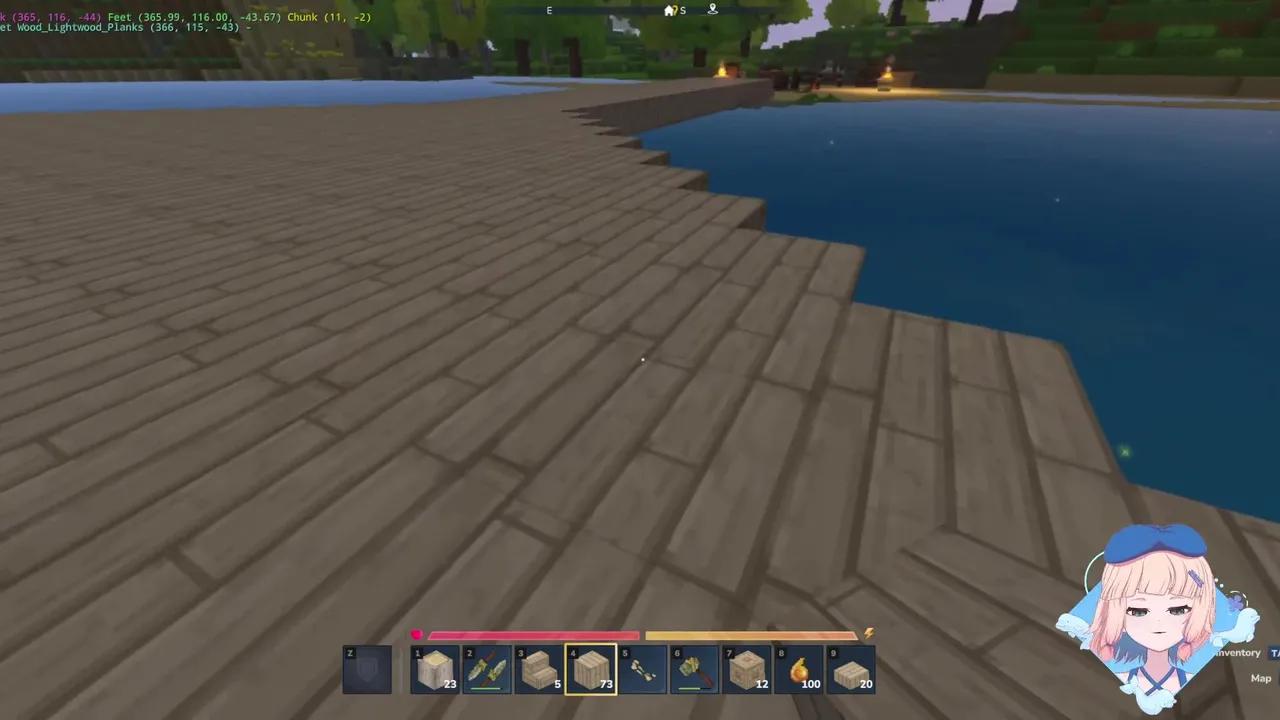Select the lightwood block in hotbar slot 1
This screenshot has height=720, width=1280.
435,668
